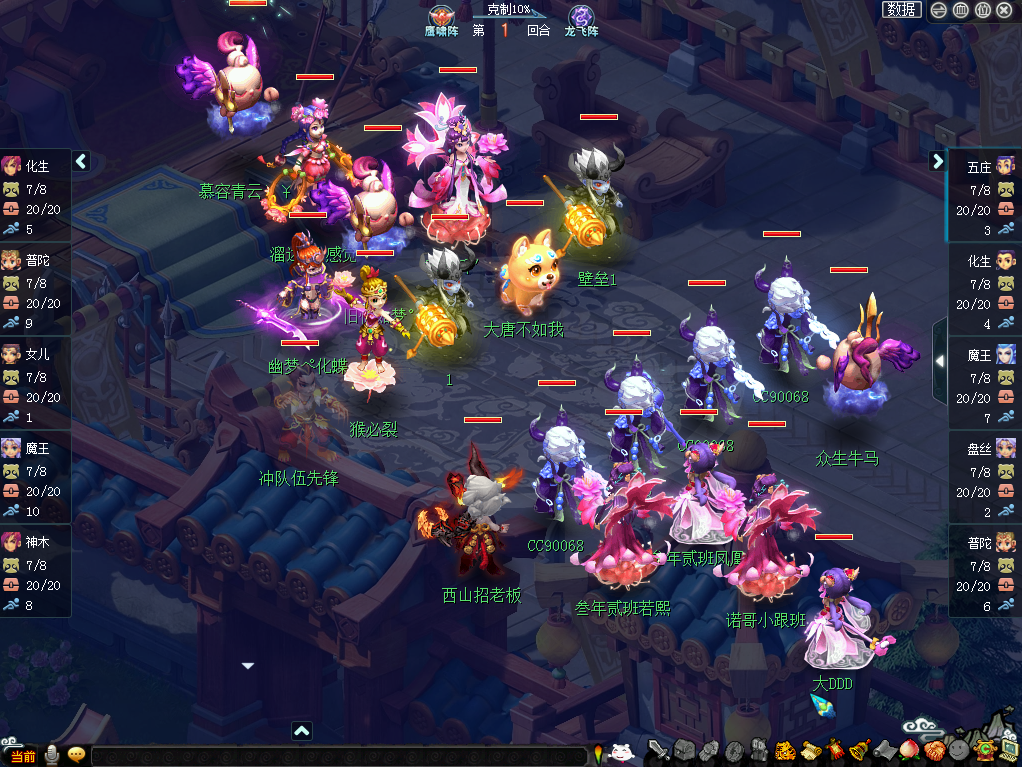Viewport: 1022px width, 767px height.
Task: Collapse the right team panel arrow
Action: [938, 161]
